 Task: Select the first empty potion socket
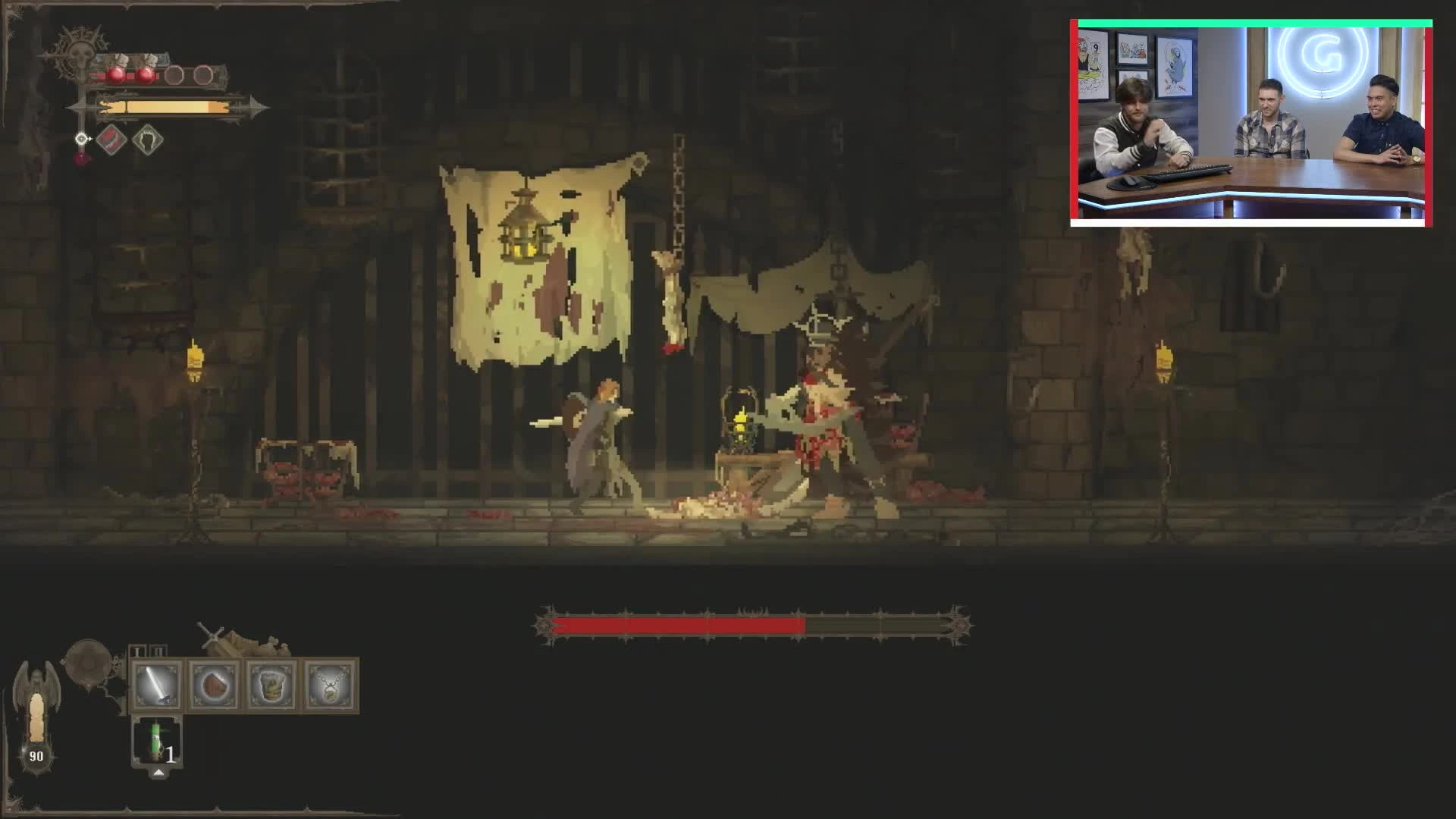click(x=173, y=75)
